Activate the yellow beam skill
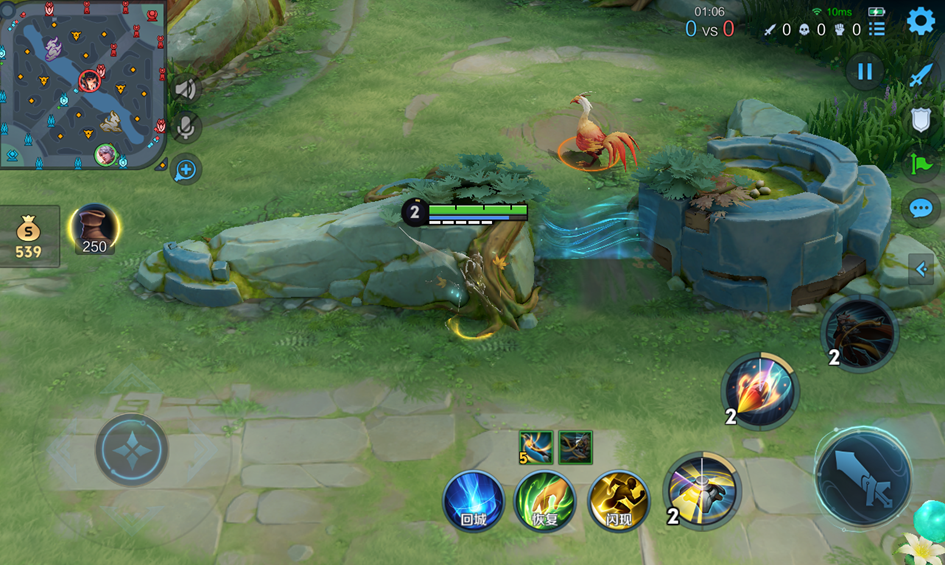The height and width of the screenshot is (565, 945). tap(703, 490)
